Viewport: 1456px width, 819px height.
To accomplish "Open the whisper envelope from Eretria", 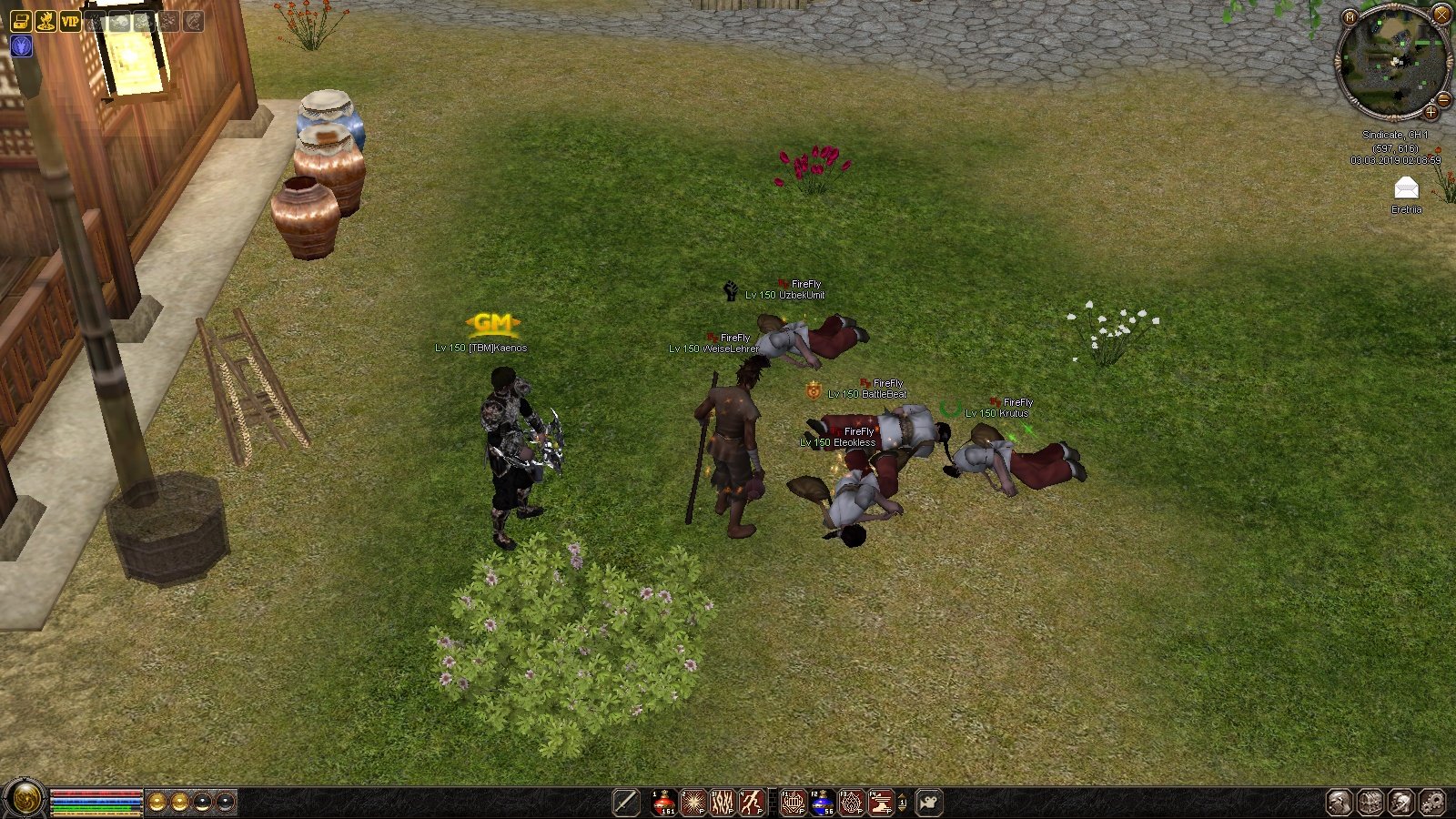I will point(1406,188).
